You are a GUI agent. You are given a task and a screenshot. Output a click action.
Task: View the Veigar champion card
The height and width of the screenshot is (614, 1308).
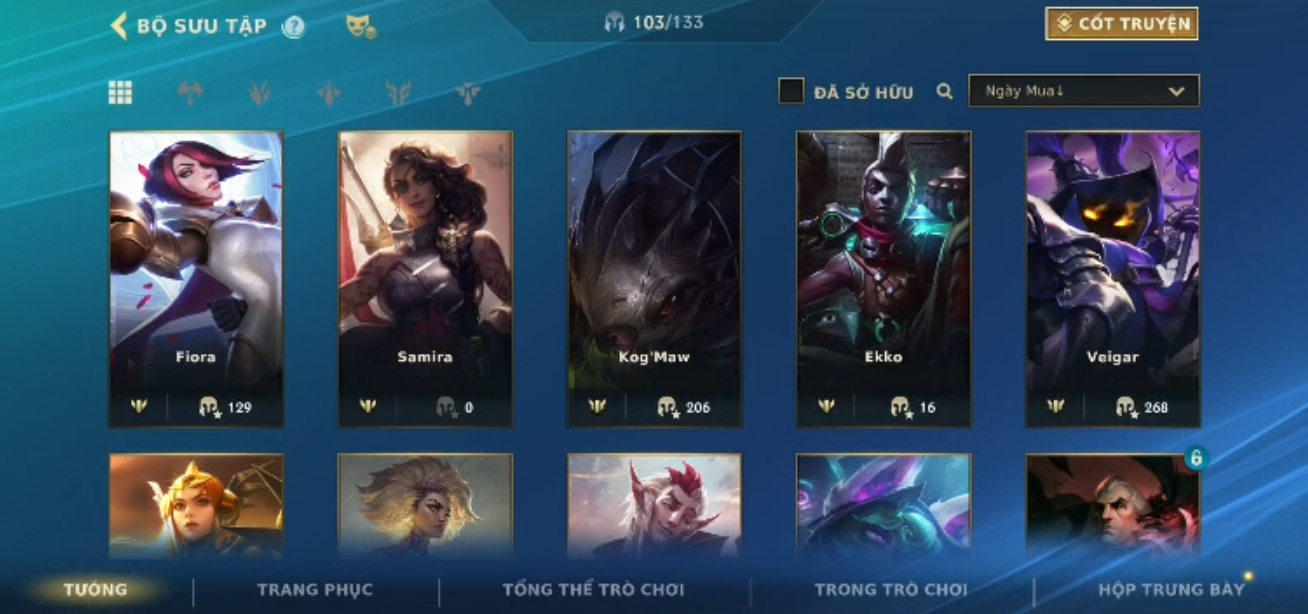[1112, 278]
